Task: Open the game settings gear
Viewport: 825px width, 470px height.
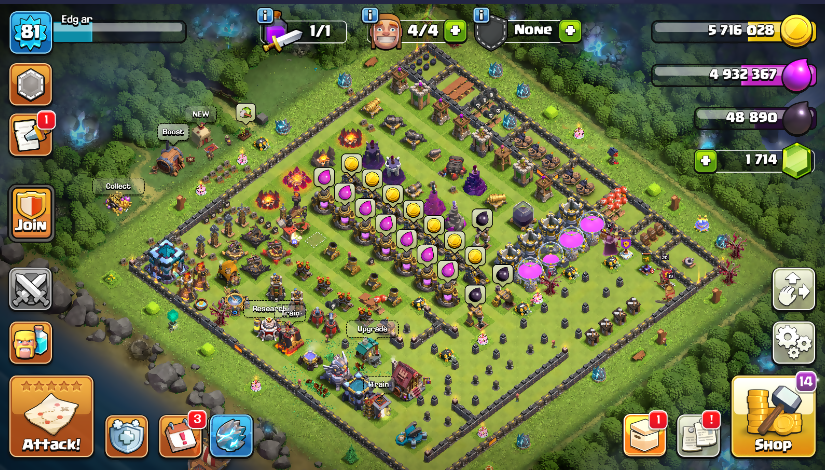Action: (x=793, y=343)
